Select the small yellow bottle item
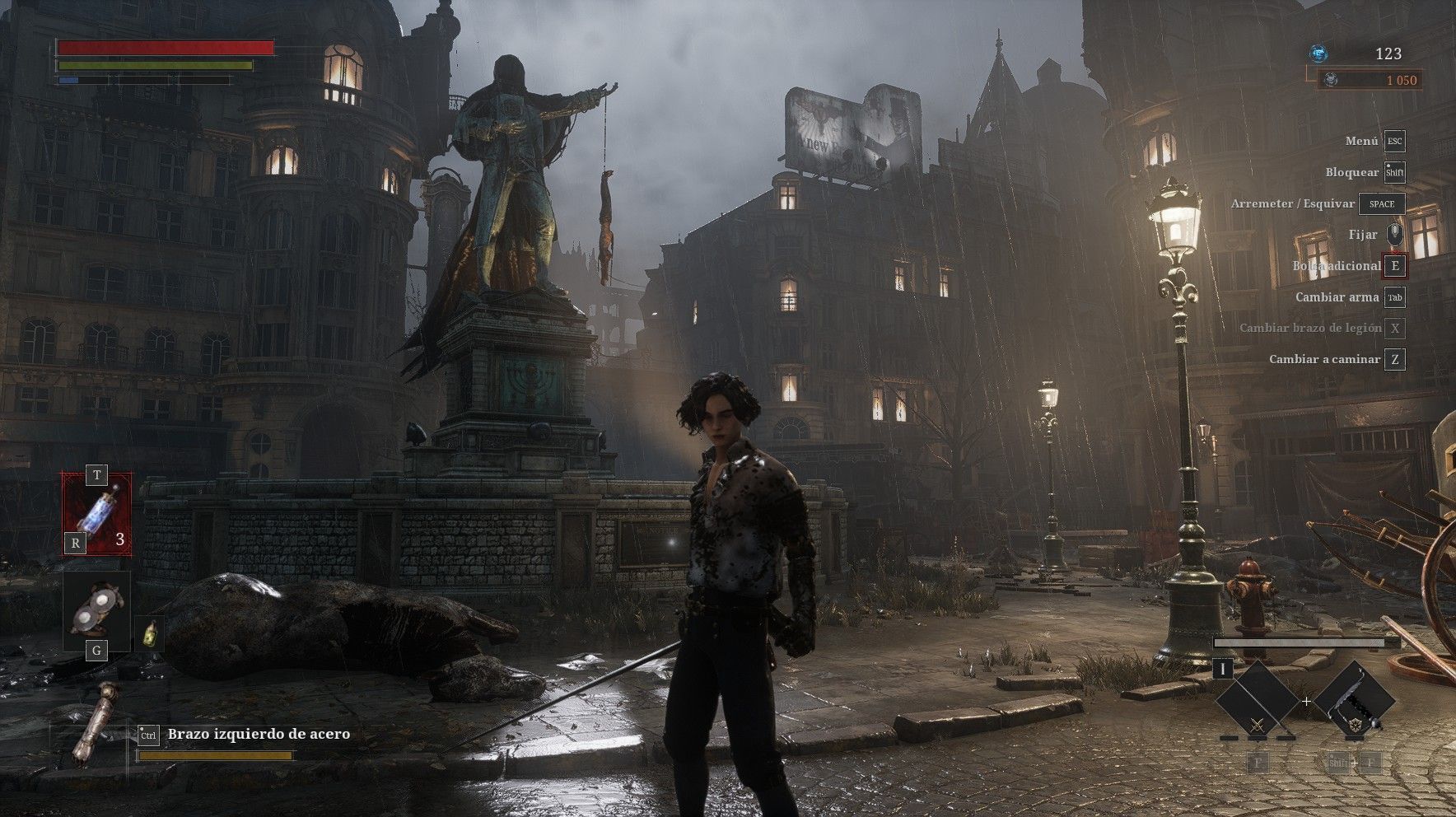This screenshot has width=1456, height=817. [x=149, y=633]
